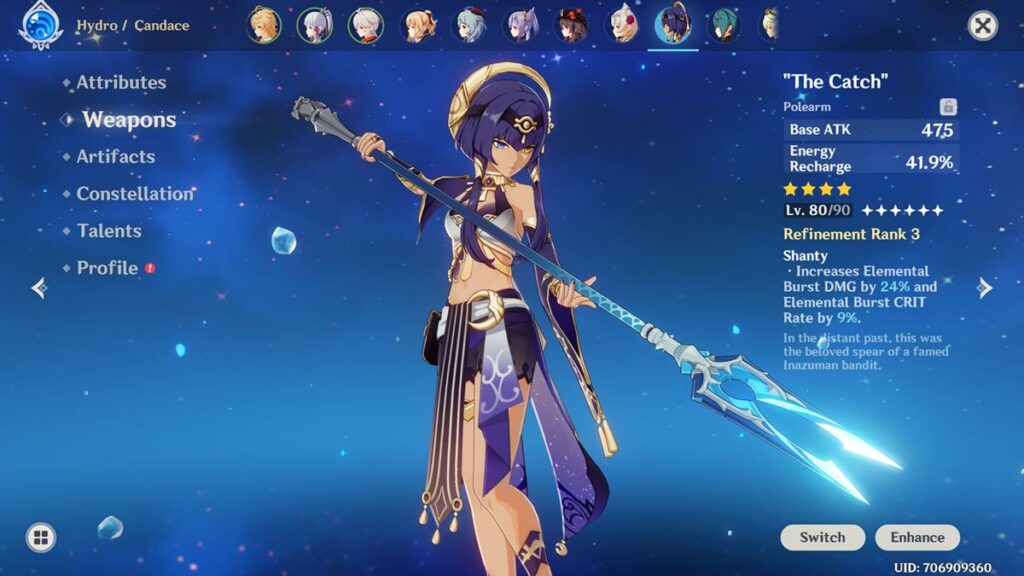Pick Ganyu's teal-haired portrait
The height and width of the screenshot is (576, 1024).
pos(469,25)
